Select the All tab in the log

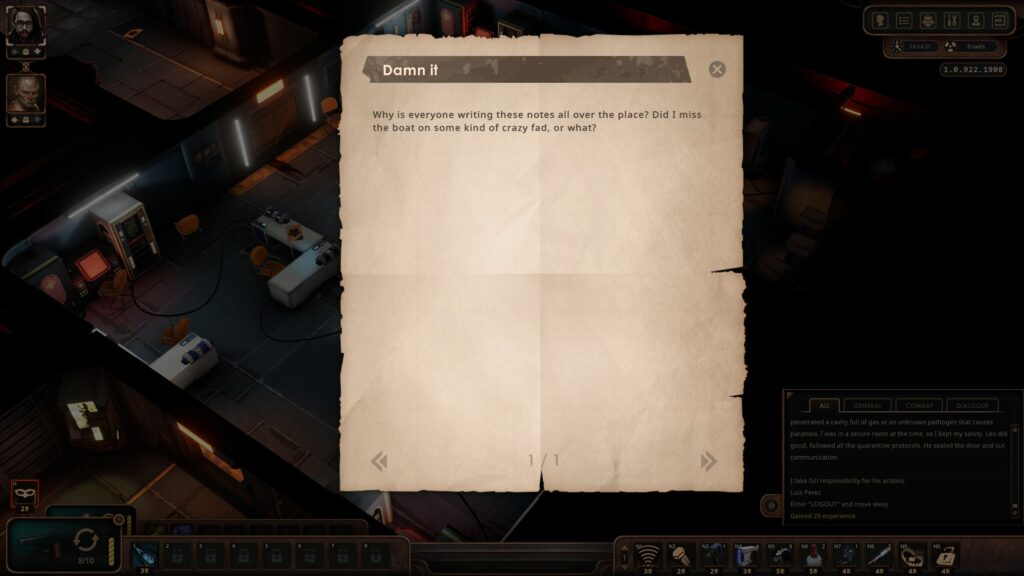pyautogui.click(x=824, y=405)
